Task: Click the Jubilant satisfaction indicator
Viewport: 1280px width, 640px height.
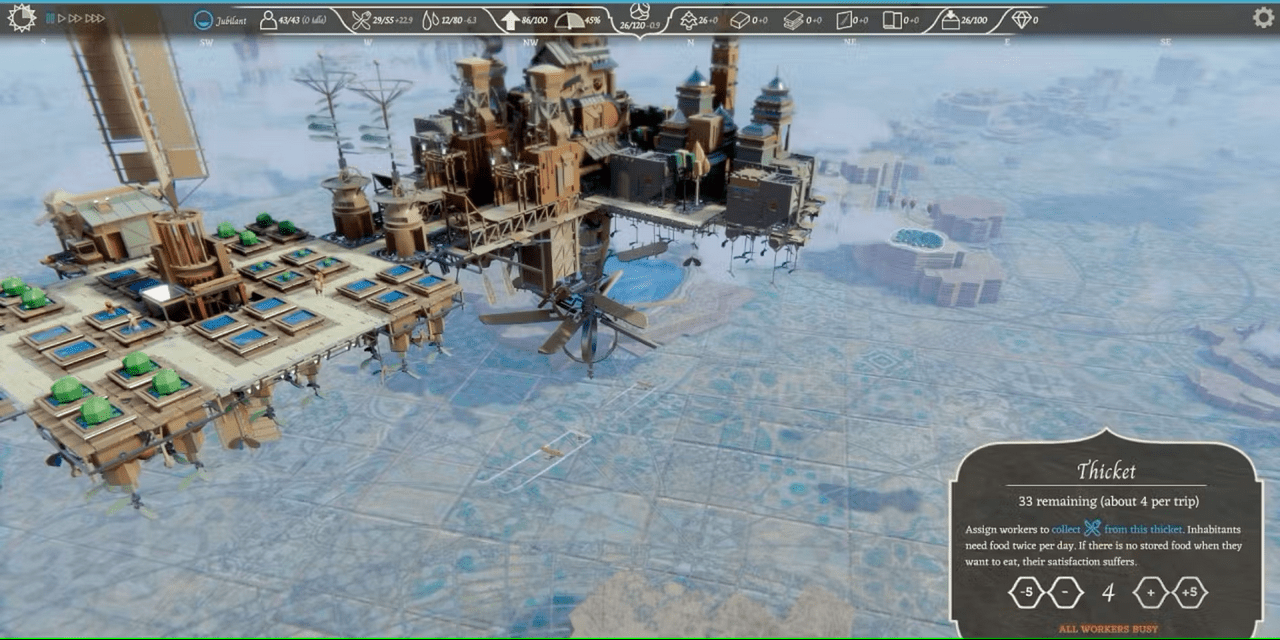Action: [x=204, y=20]
